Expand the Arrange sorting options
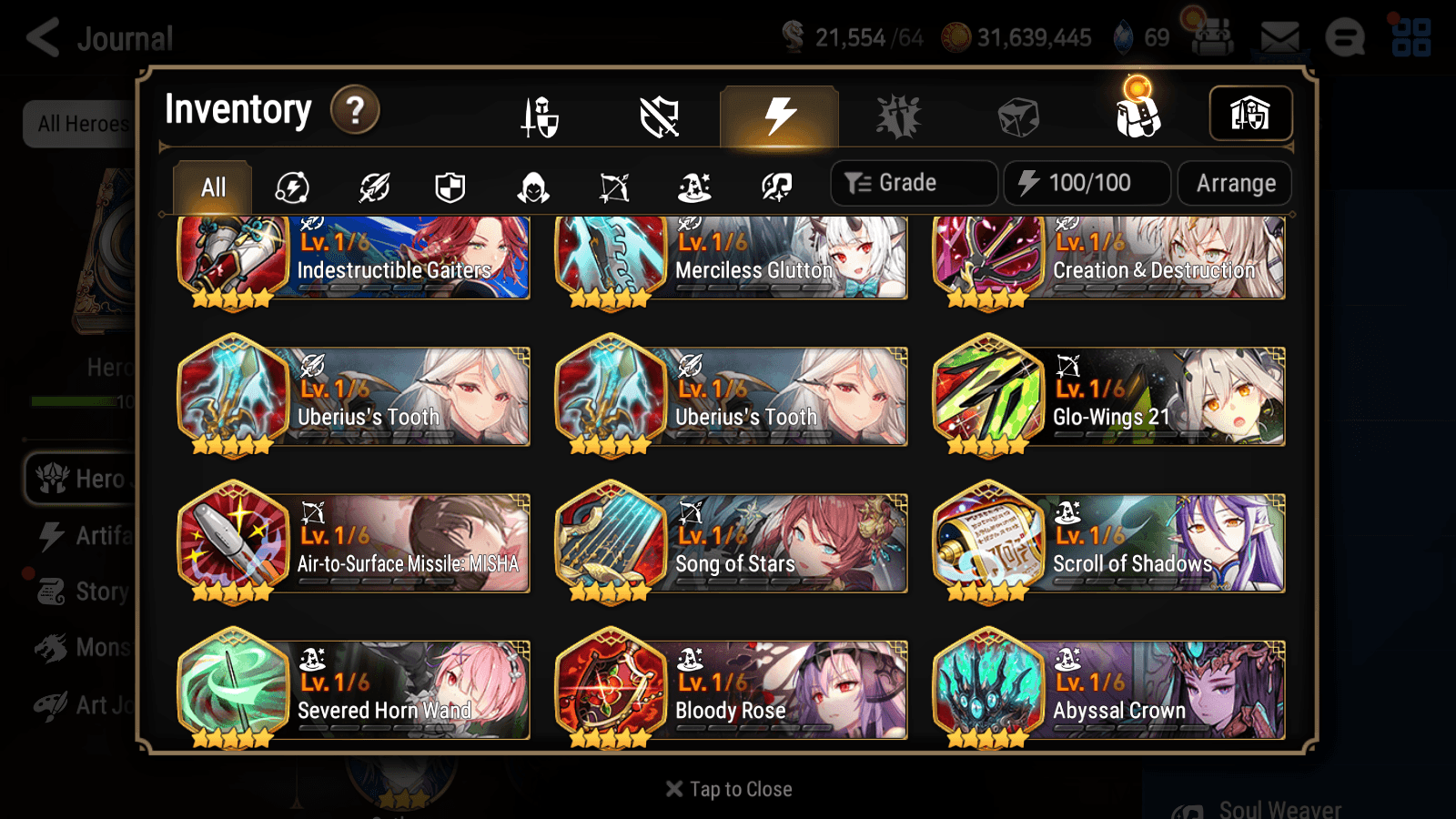Image resolution: width=1456 pixels, height=819 pixels. pyautogui.click(x=1234, y=183)
